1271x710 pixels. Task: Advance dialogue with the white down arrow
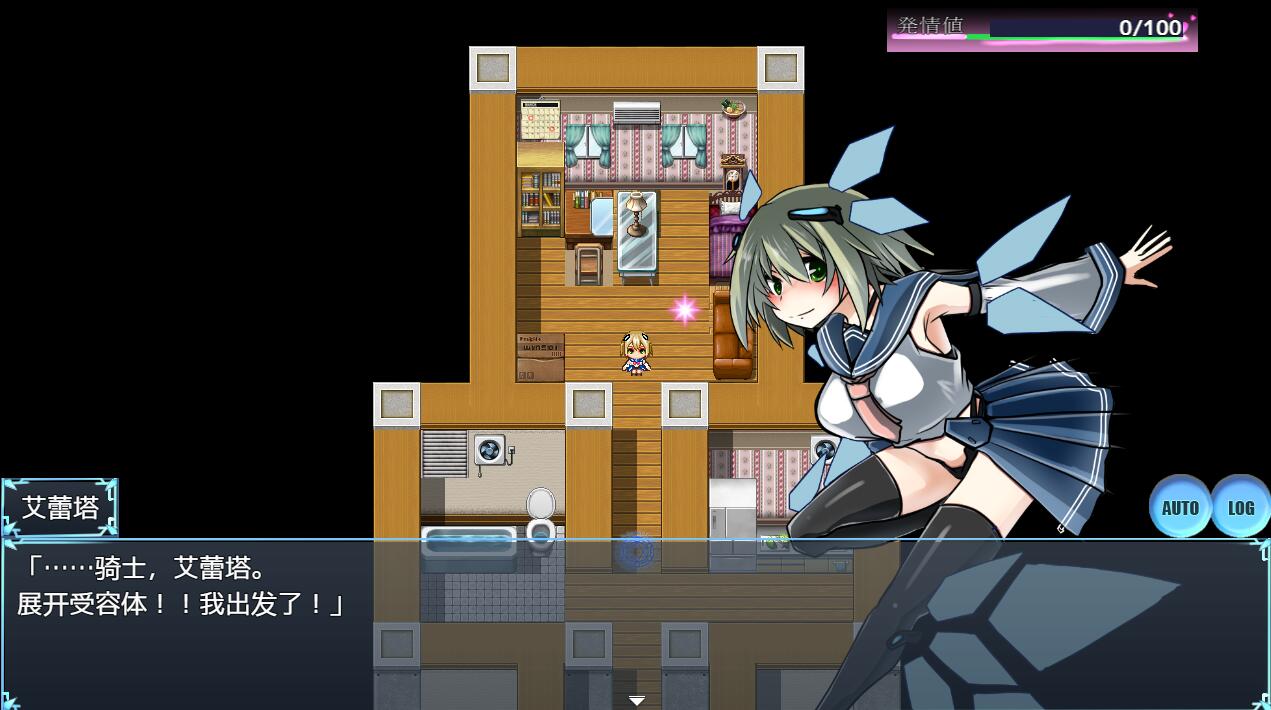636,700
